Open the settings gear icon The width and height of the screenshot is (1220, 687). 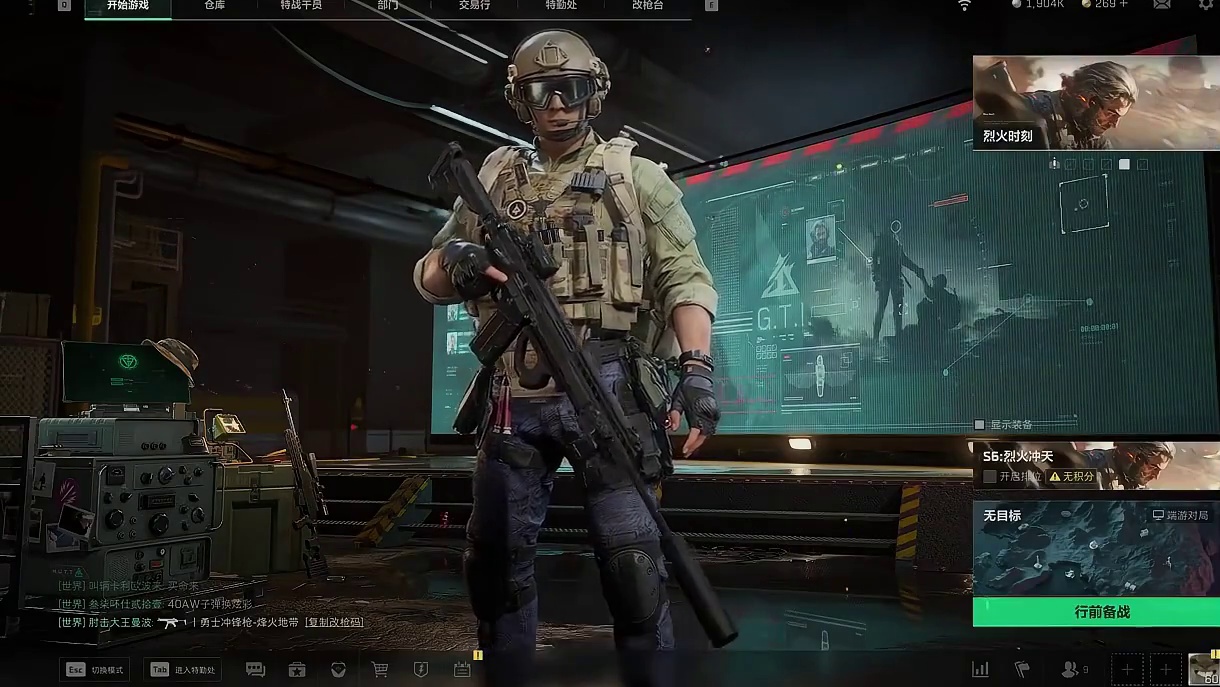click(x=1206, y=5)
